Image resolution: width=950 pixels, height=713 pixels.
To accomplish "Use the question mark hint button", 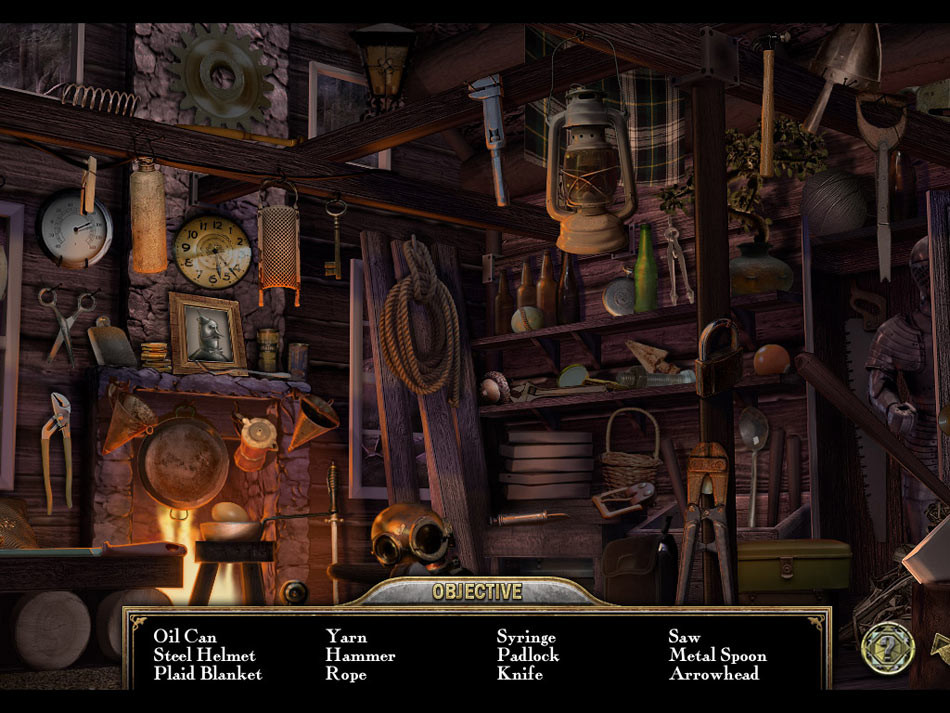I will pos(888,647).
